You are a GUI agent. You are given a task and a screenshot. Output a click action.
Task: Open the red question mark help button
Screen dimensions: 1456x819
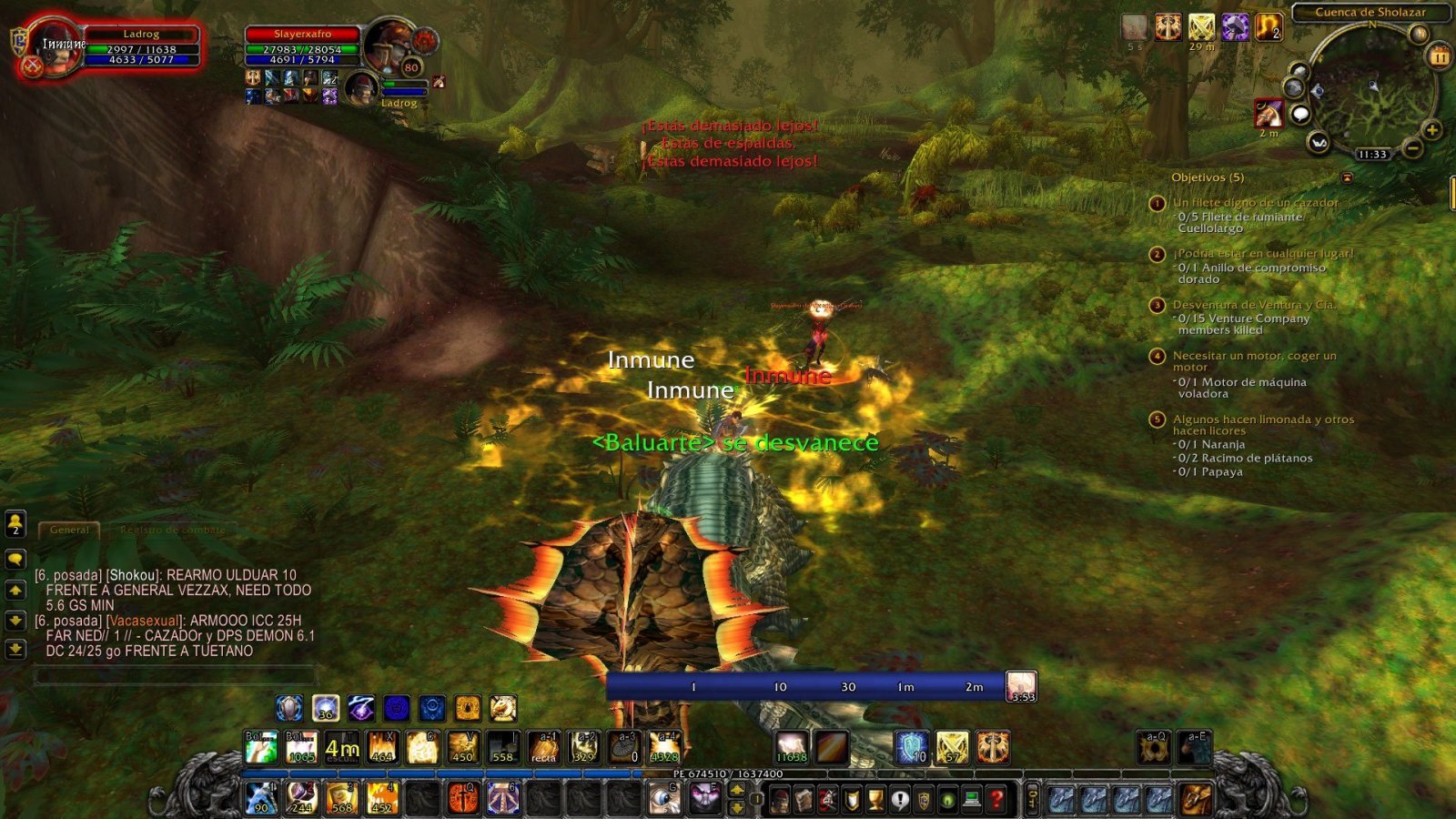997,800
